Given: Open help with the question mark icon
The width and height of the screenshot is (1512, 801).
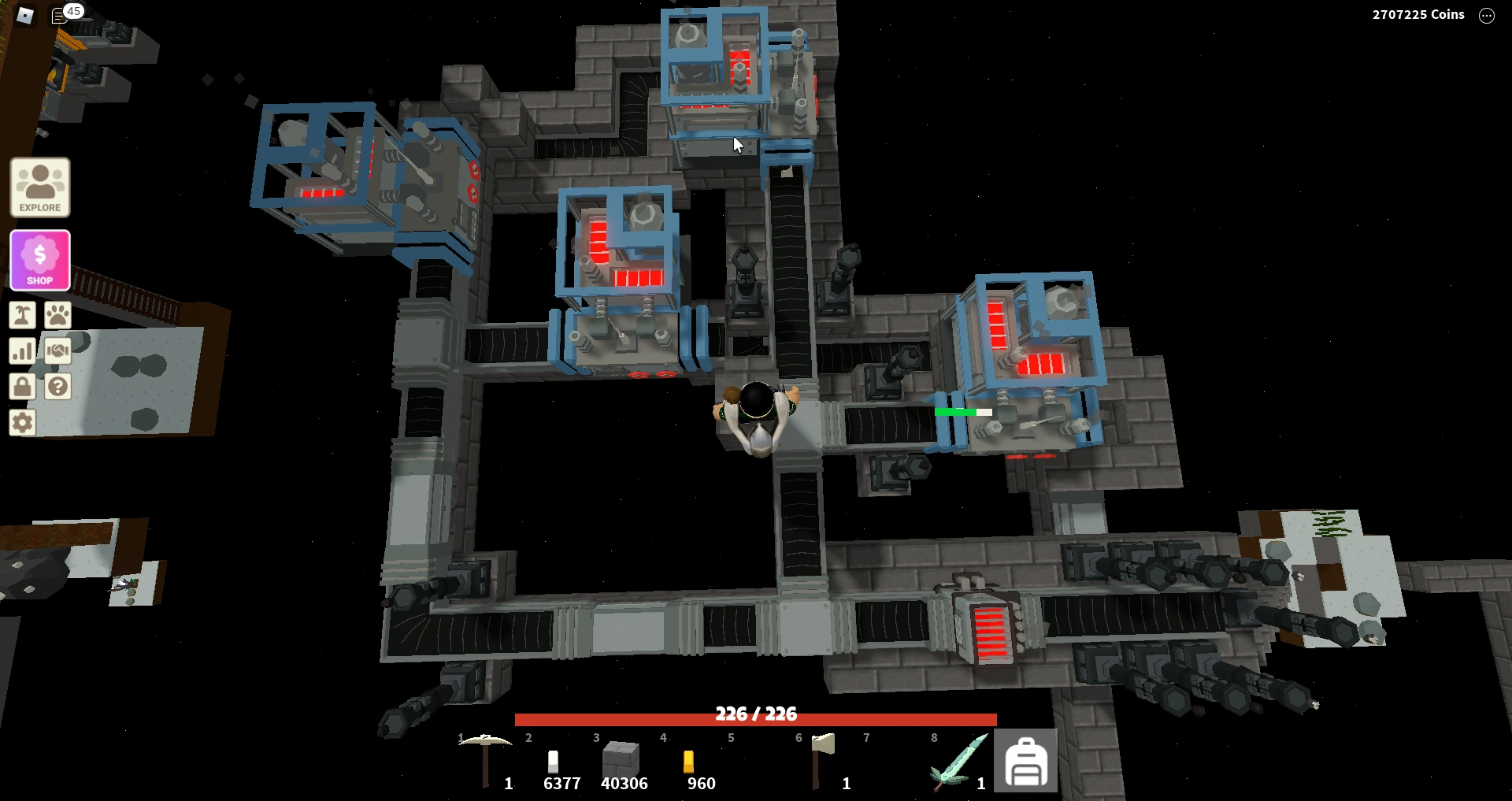Looking at the screenshot, I should (60, 388).
